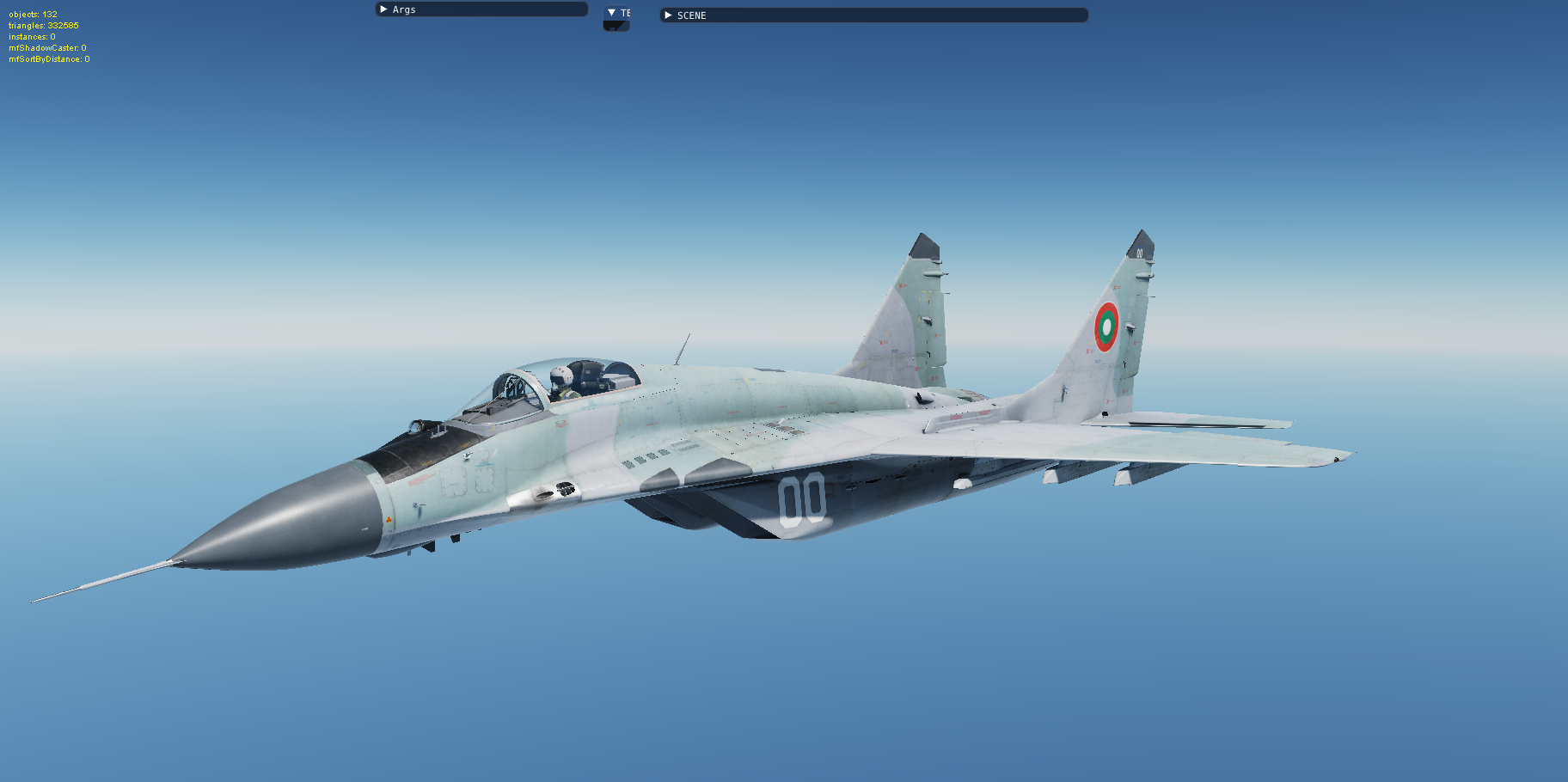Click the triangles: 332585 counter
1568x782 pixels.
pyautogui.click(x=43, y=25)
